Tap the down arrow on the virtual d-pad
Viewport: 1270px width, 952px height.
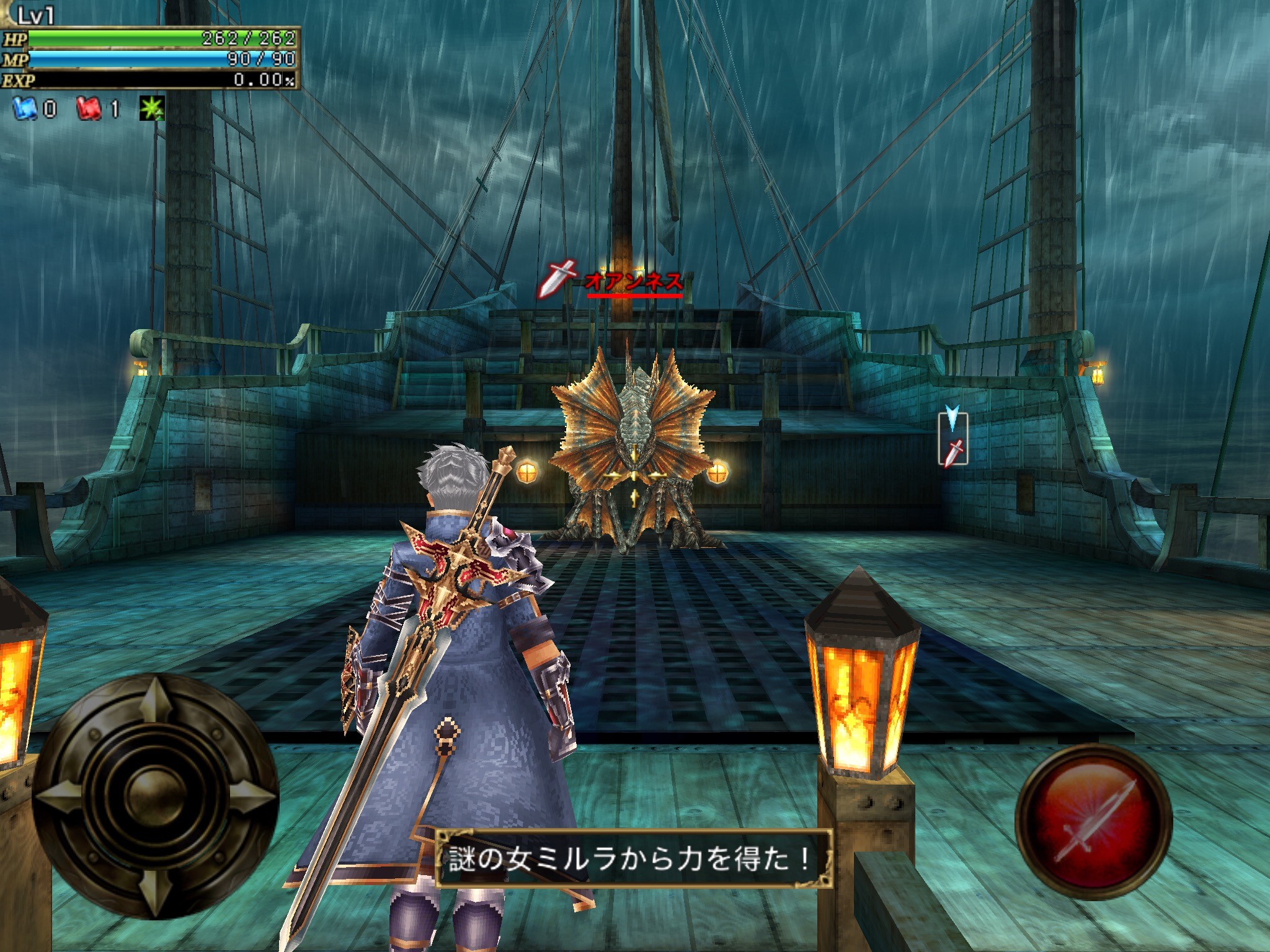coord(153,888)
